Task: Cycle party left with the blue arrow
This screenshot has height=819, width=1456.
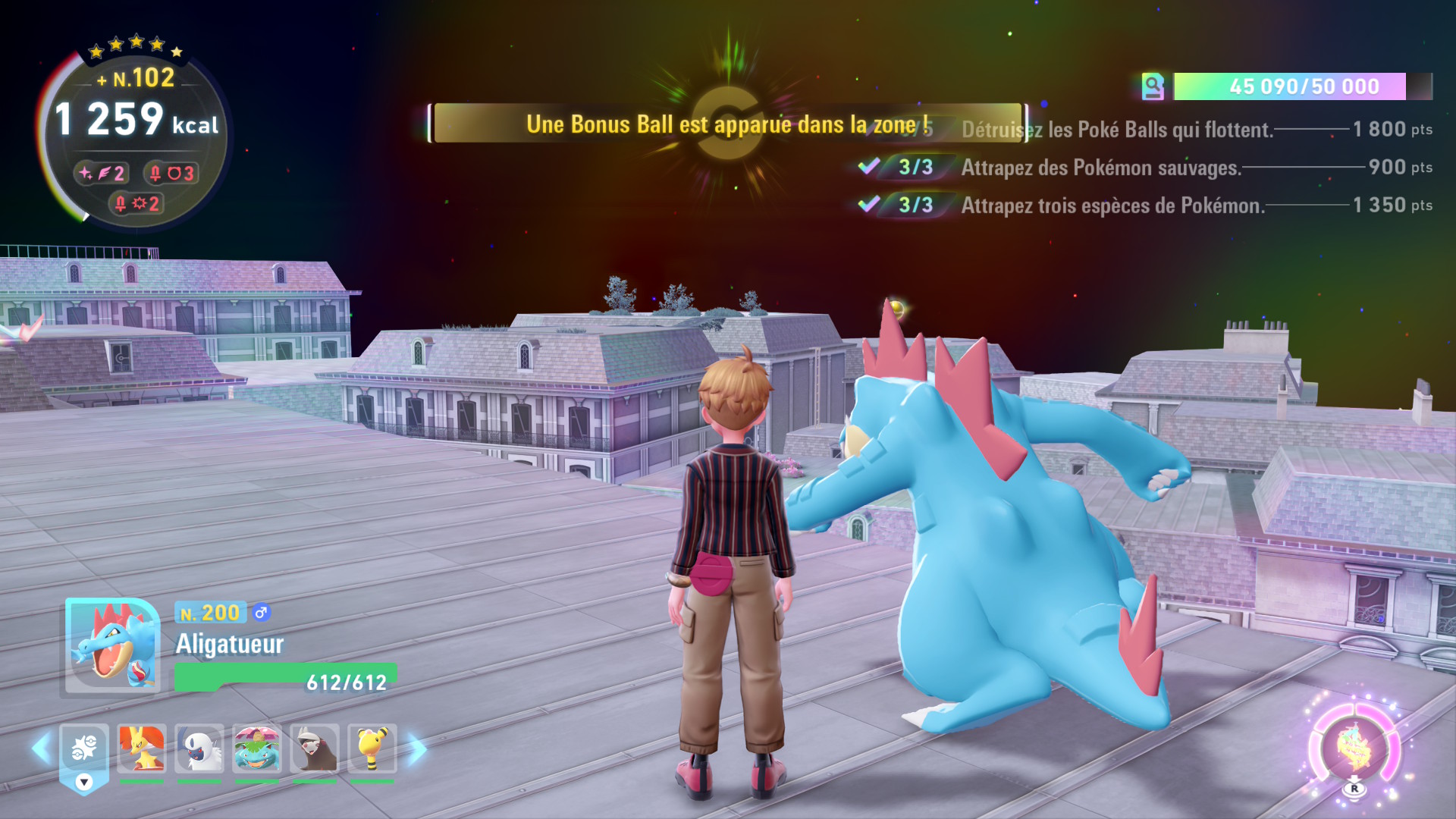Action: (x=42, y=748)
